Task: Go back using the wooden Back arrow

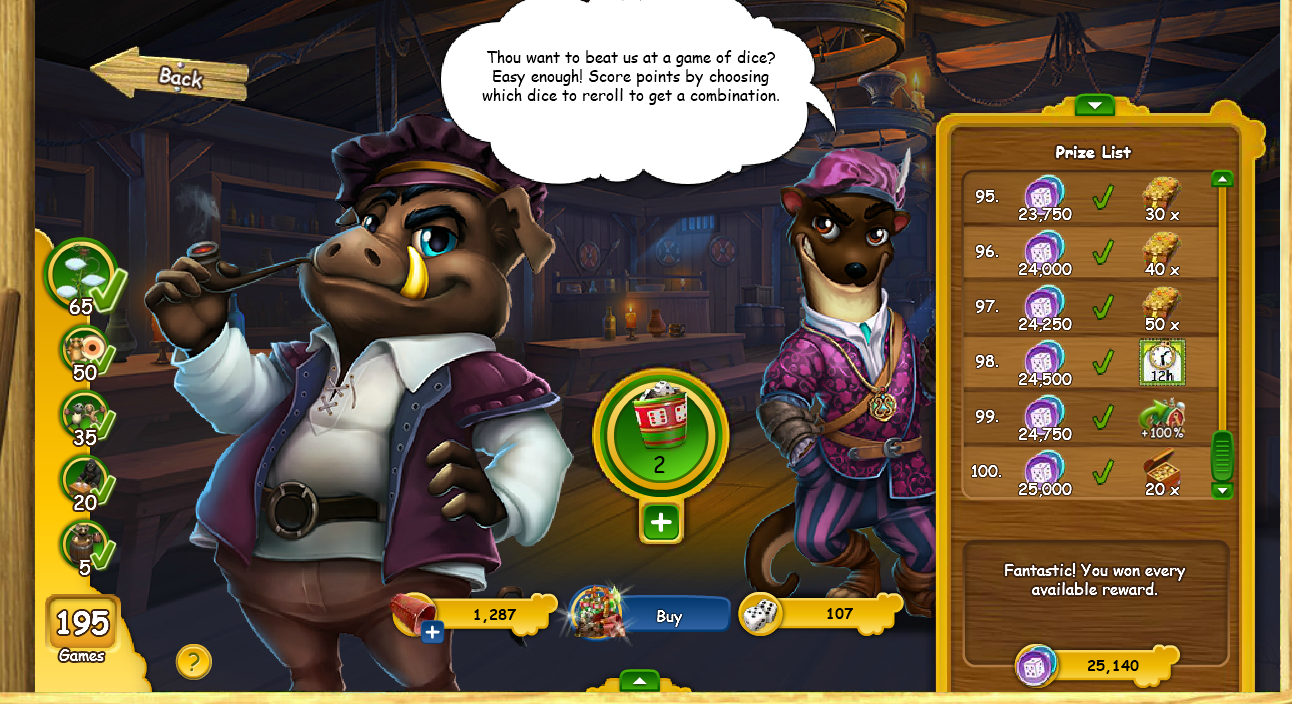Action: click(172, 76)
